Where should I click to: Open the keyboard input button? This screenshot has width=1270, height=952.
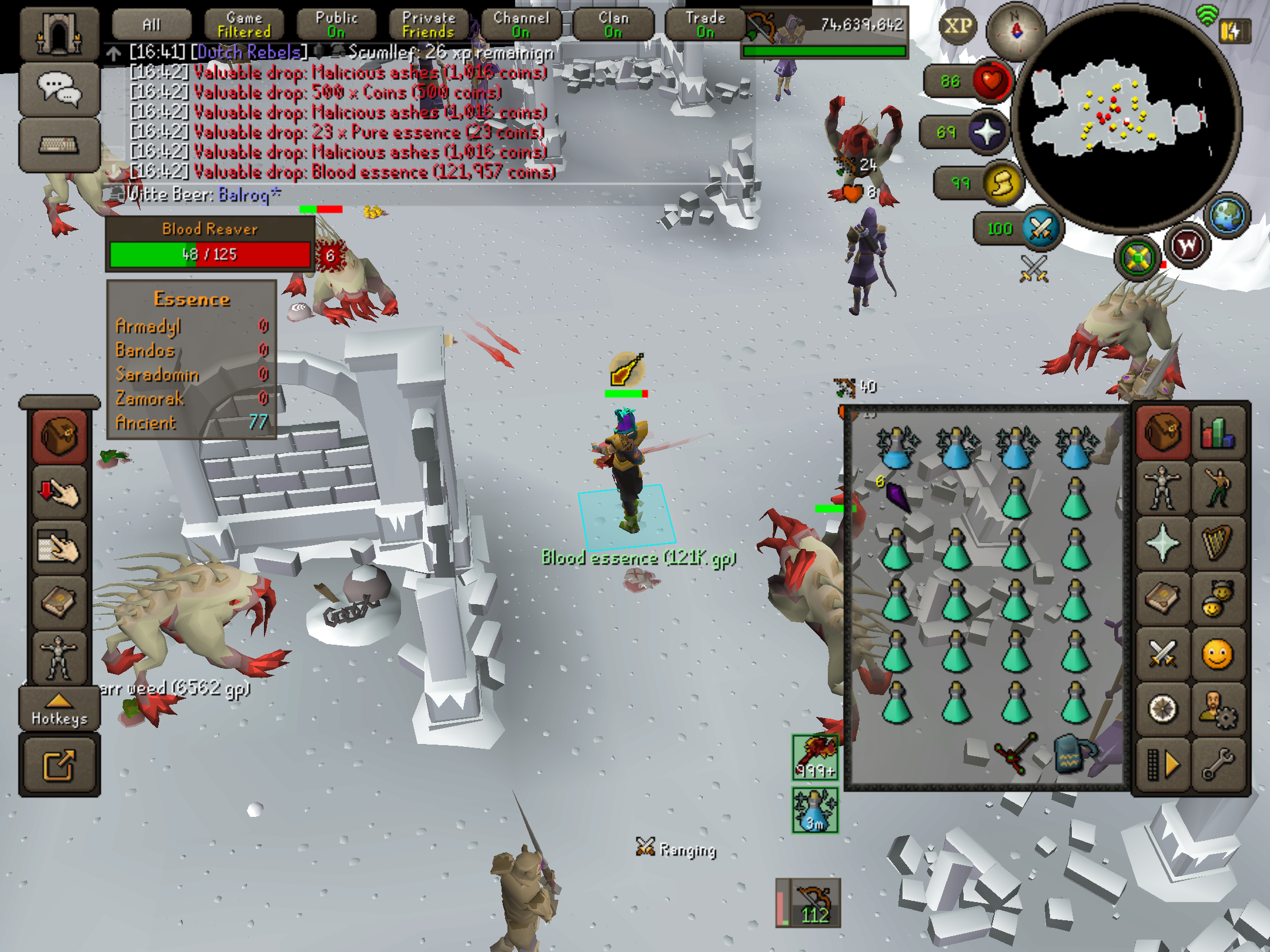[x=59, y=144]
